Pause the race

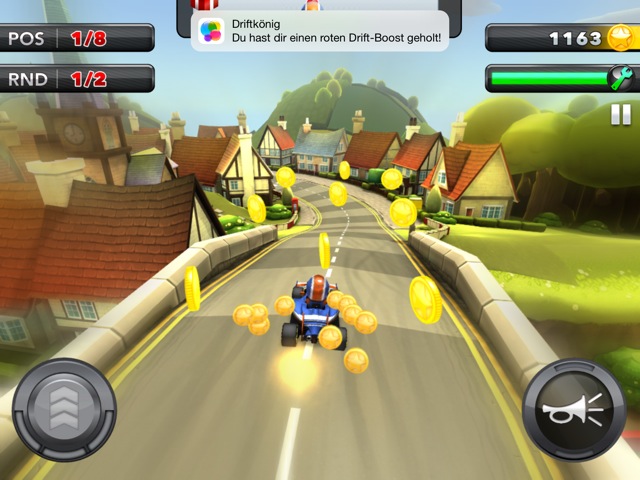(621, 114)
